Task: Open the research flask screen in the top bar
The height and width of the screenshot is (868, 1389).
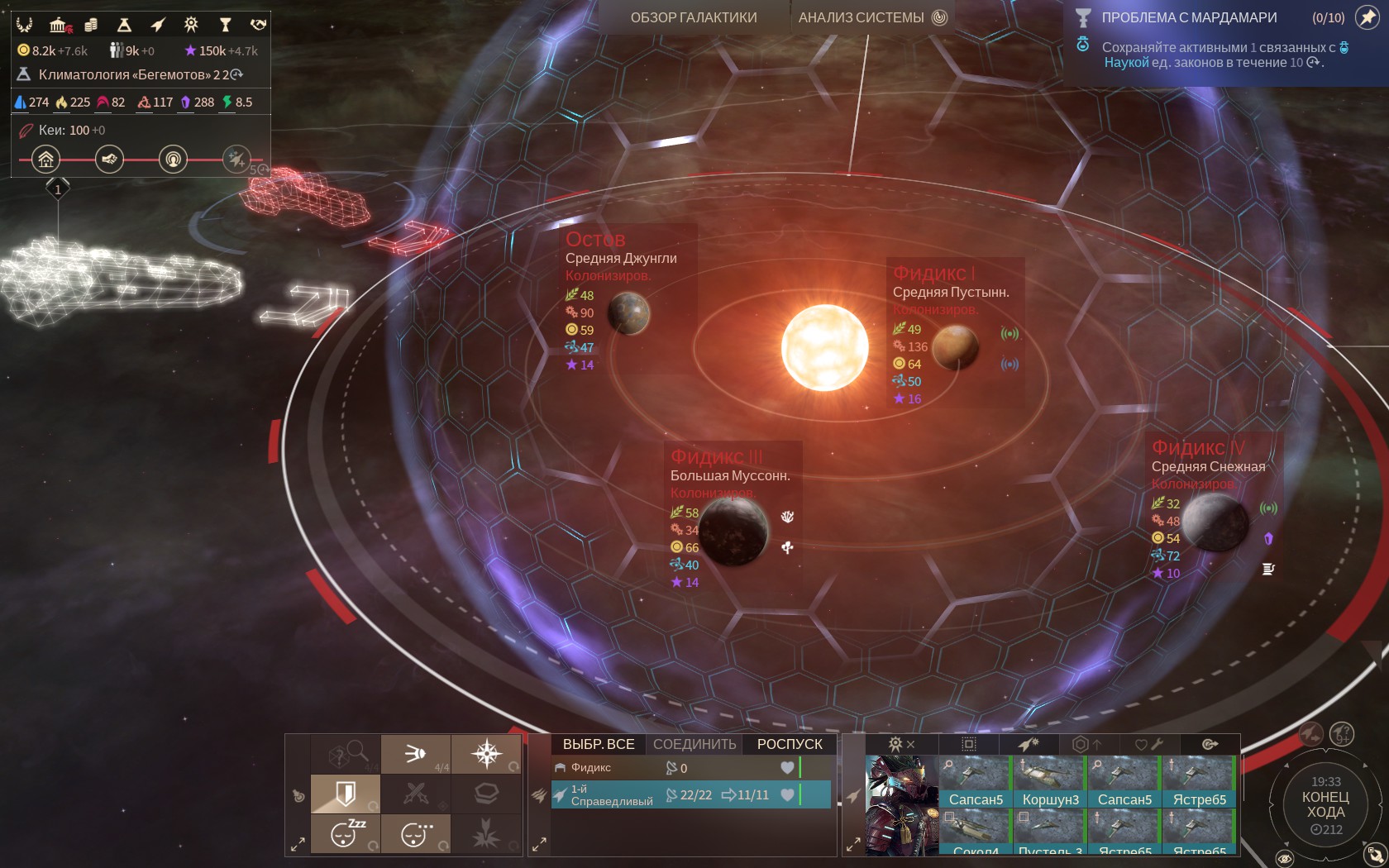Action: 124,25
